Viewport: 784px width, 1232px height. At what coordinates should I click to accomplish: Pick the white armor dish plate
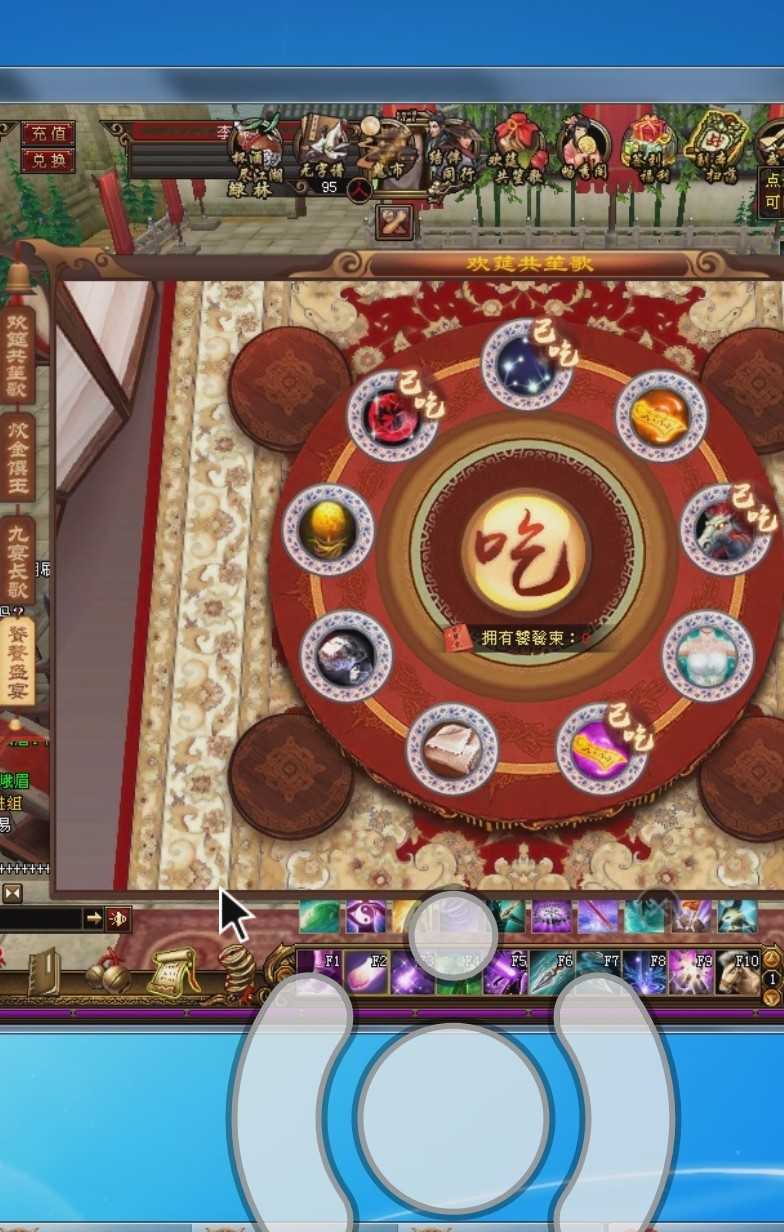point(707,655)
